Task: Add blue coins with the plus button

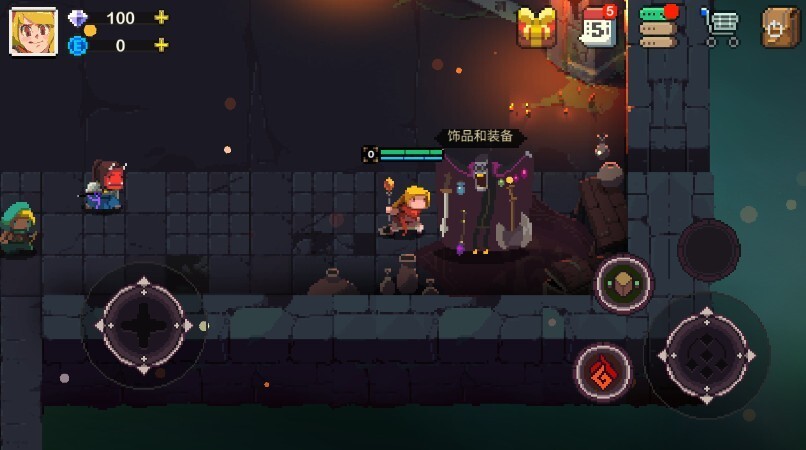Action: coord(161,45)
